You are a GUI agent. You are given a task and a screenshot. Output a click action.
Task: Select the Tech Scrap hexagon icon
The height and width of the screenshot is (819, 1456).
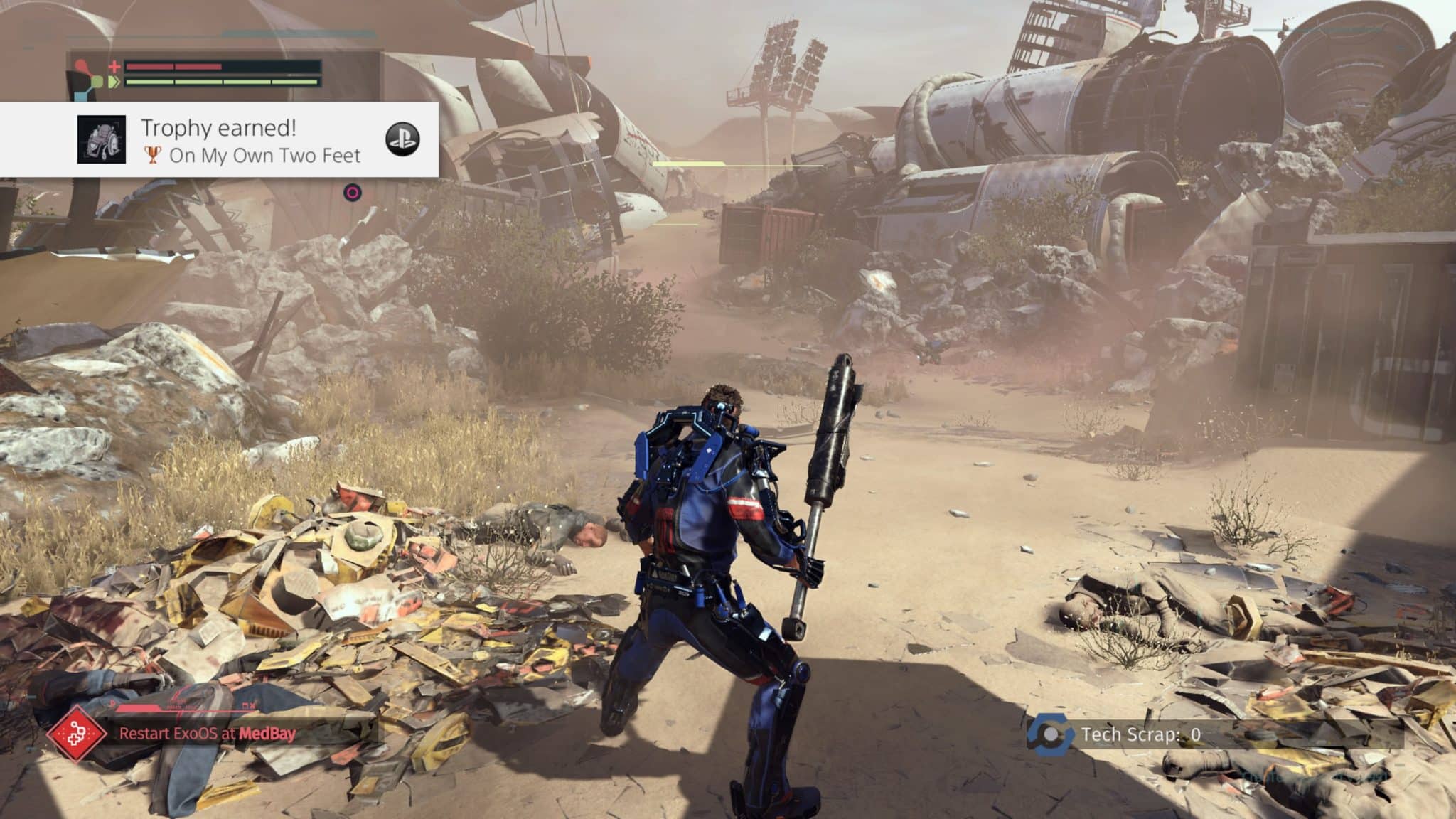(x=1050, y=735)
